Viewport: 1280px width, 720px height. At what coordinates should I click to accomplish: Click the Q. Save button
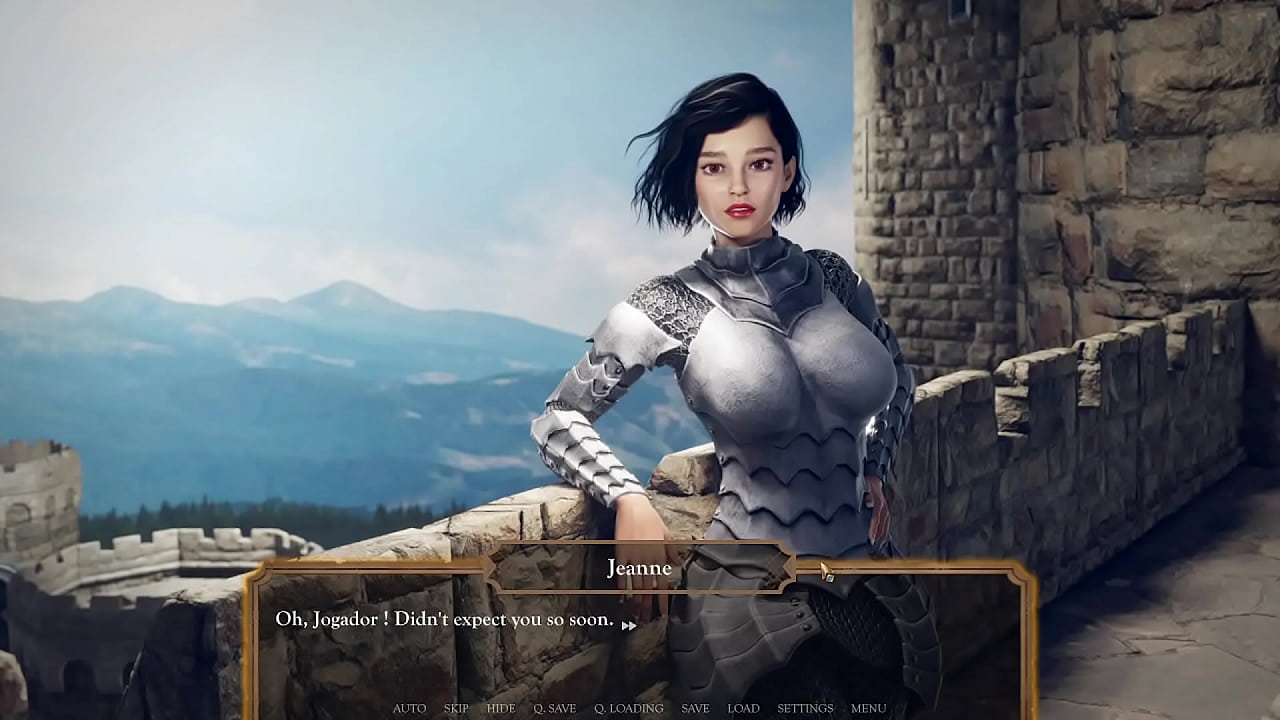pyautogui.click(x=554, y=708)
